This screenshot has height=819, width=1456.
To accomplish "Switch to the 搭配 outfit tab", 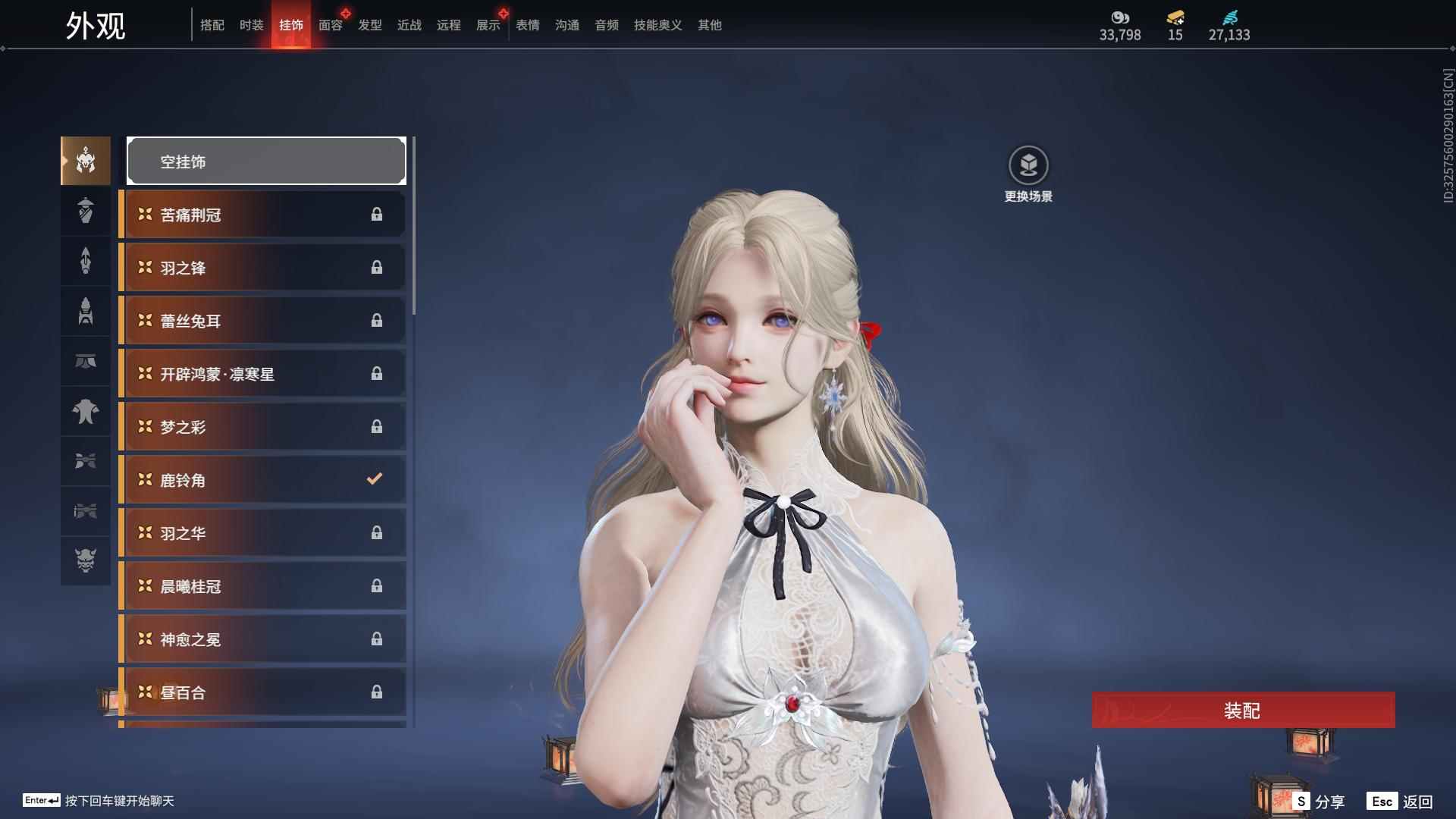I will tap(212, 25).
